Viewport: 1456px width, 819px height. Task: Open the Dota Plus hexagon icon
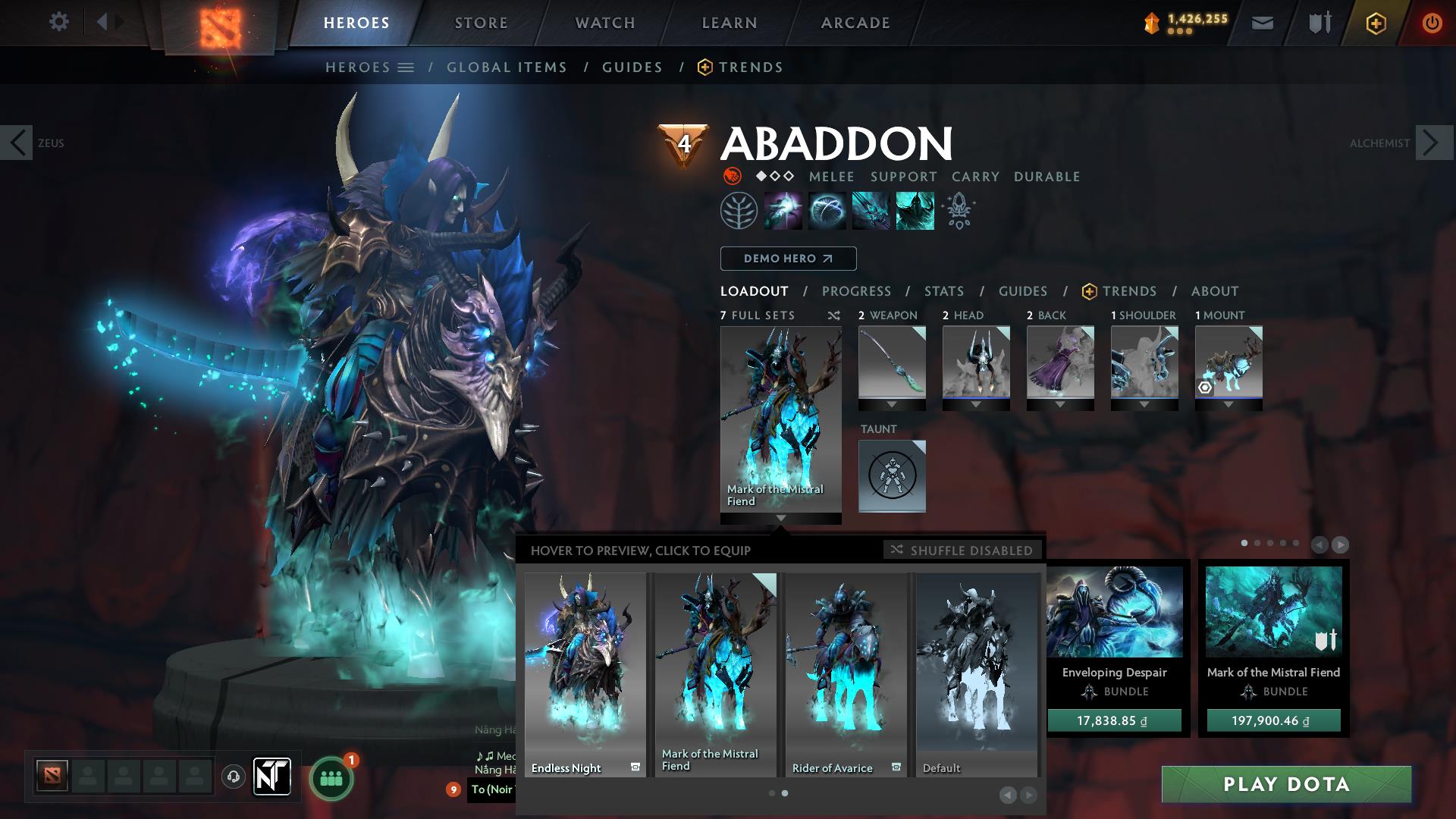(x=1377, y=22)
